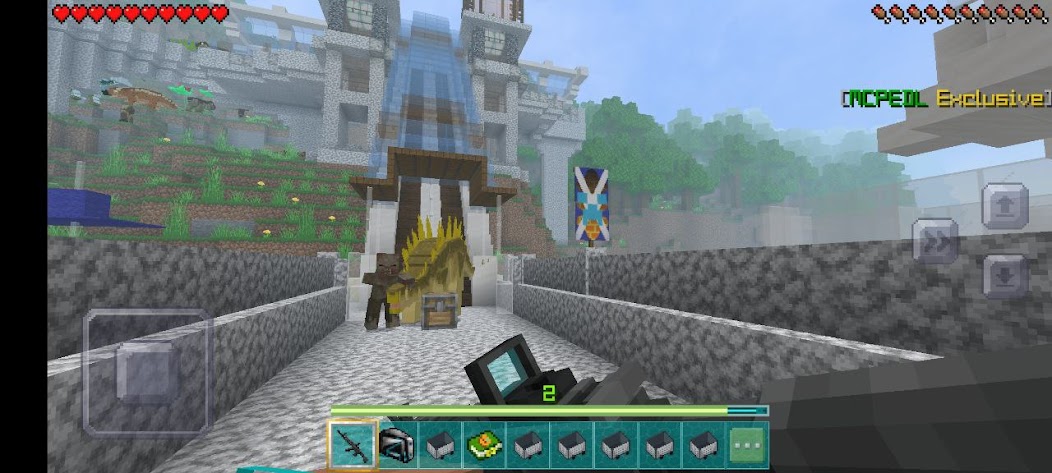Open inventory with the three-dots button
Screen dimensions: 1052x473
[747, 444]
